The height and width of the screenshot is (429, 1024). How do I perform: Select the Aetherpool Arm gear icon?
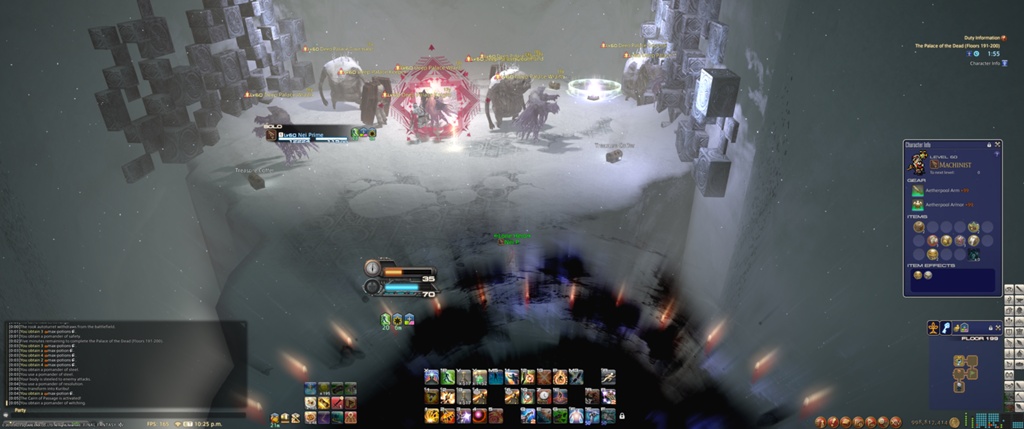point(918,190)
